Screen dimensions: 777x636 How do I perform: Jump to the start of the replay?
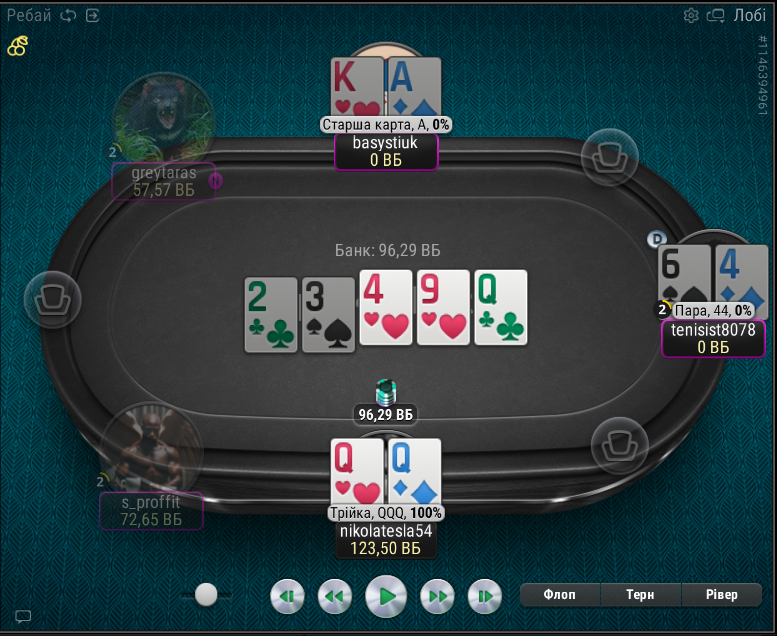[287, 597]
